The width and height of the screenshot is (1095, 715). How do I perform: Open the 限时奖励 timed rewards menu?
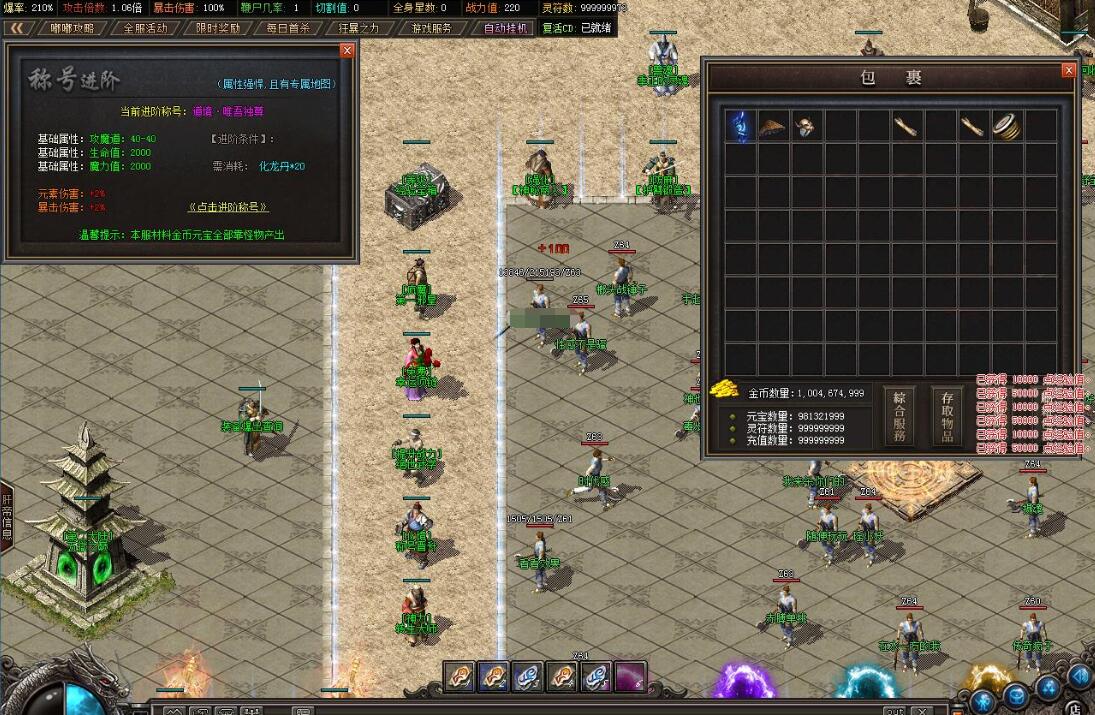point(217,28)
